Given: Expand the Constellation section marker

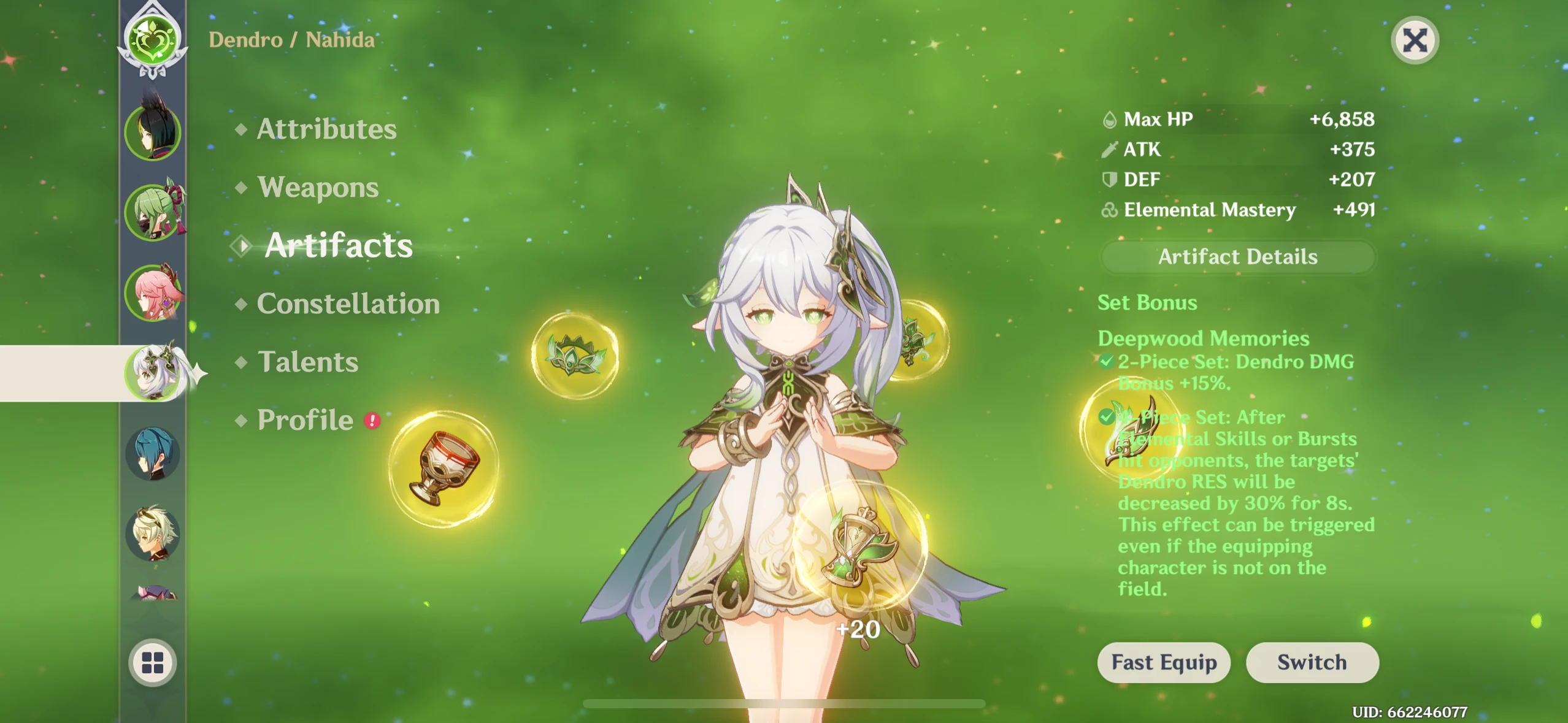Looking at the screenshot, I should pyautogui.click(x=242, y=303).
